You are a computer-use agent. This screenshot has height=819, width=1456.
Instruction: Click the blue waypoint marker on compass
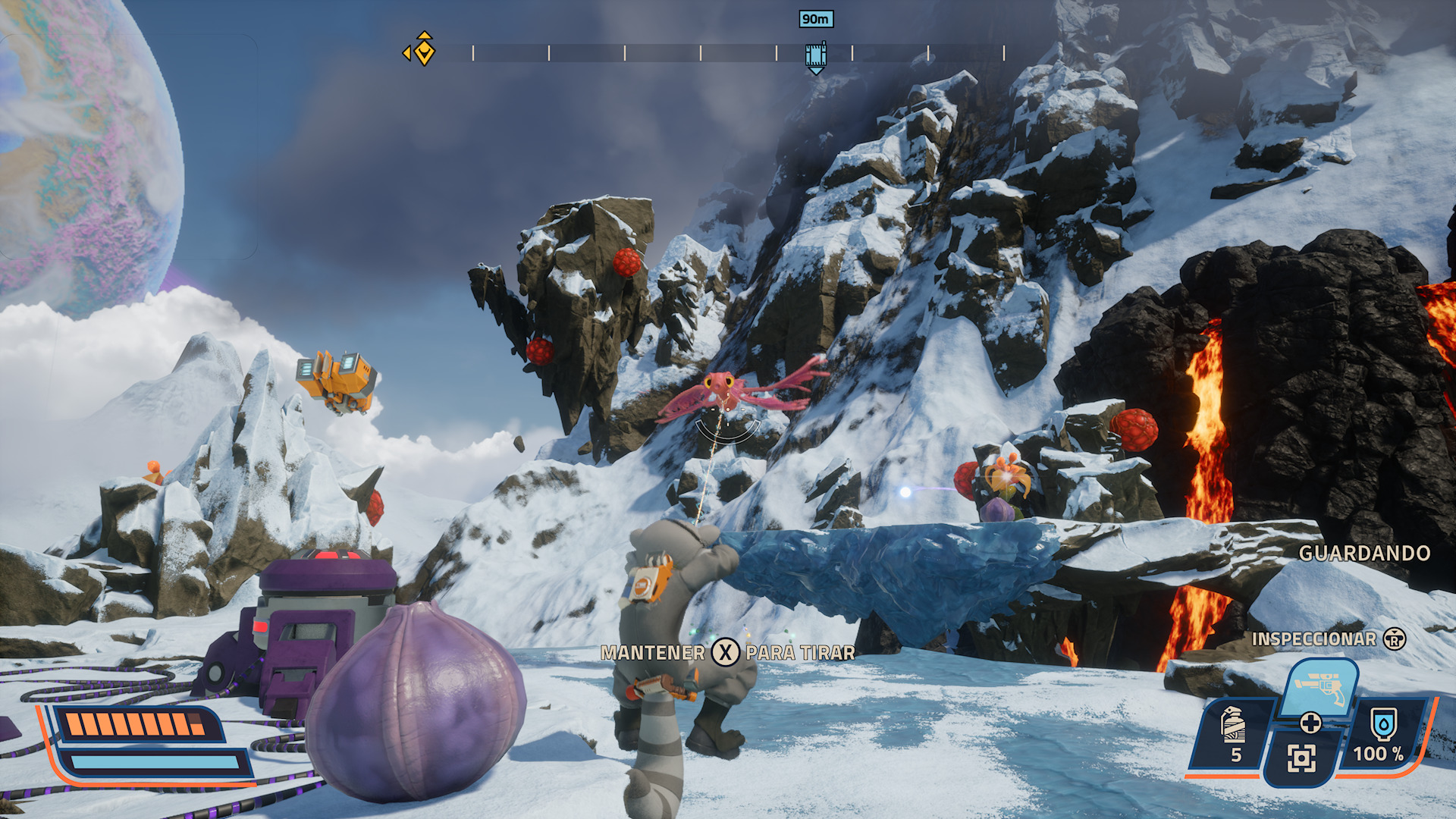click(x=815, y=57)
